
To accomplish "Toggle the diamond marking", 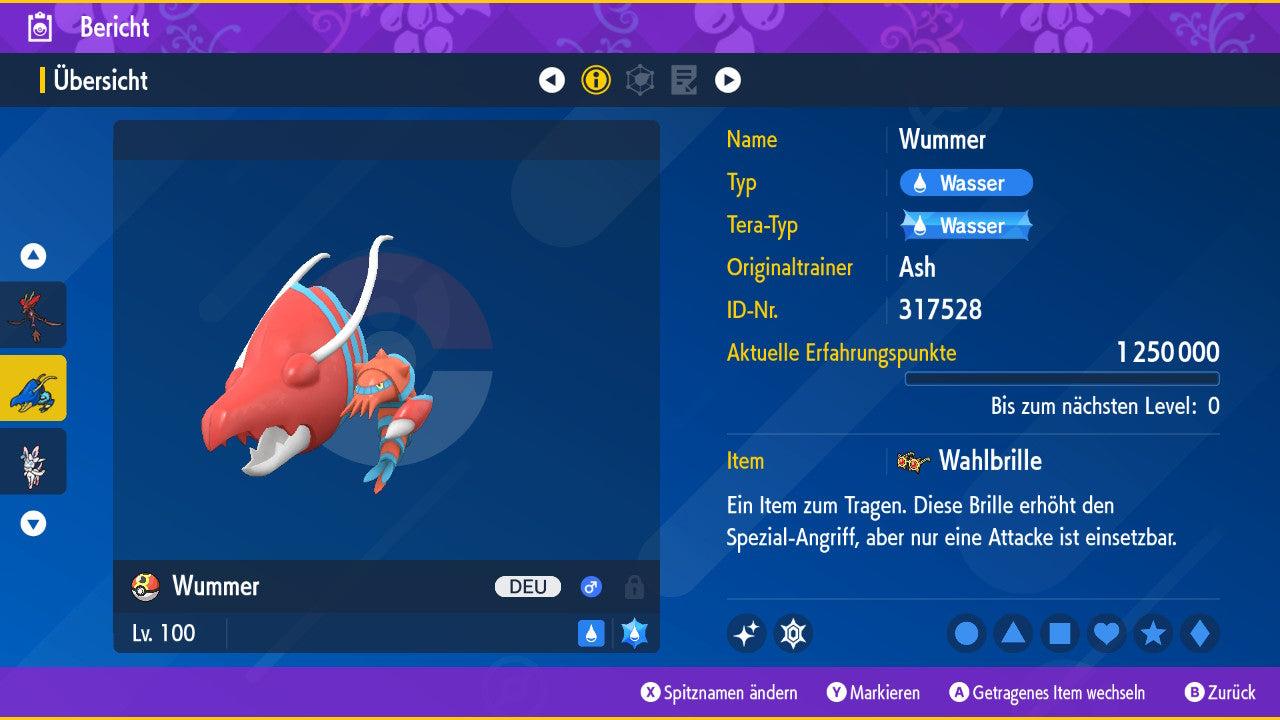I will click(x=1199, y=633).
